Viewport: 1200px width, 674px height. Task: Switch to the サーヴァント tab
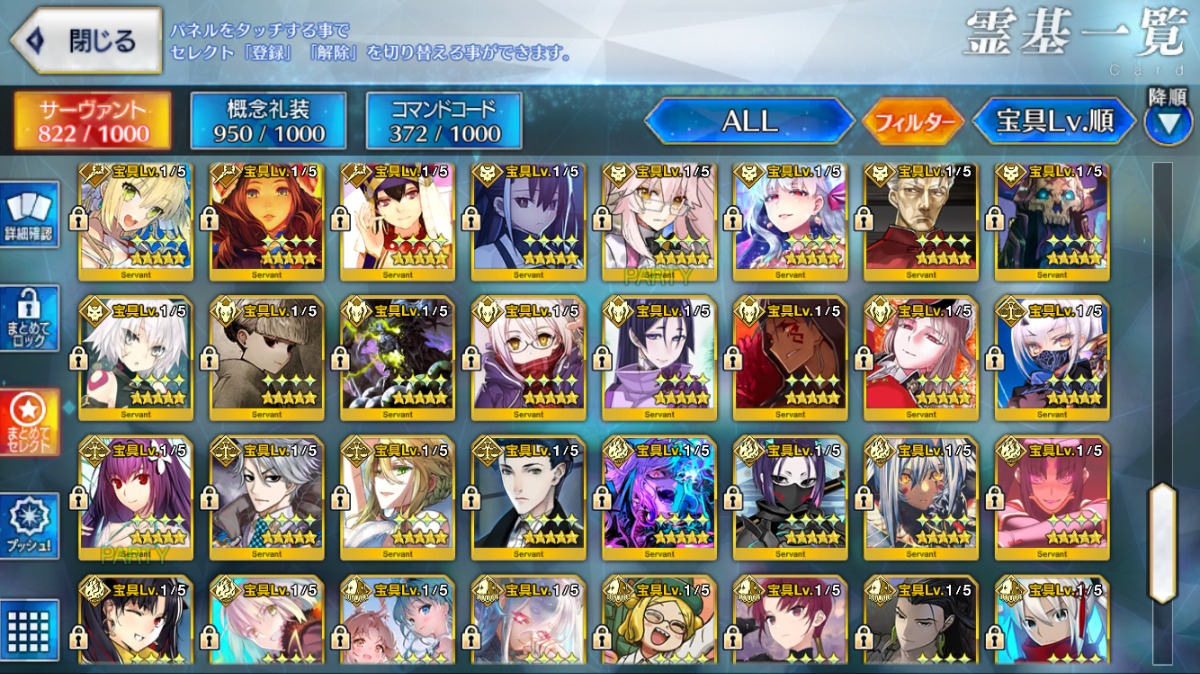pos(93,121)
